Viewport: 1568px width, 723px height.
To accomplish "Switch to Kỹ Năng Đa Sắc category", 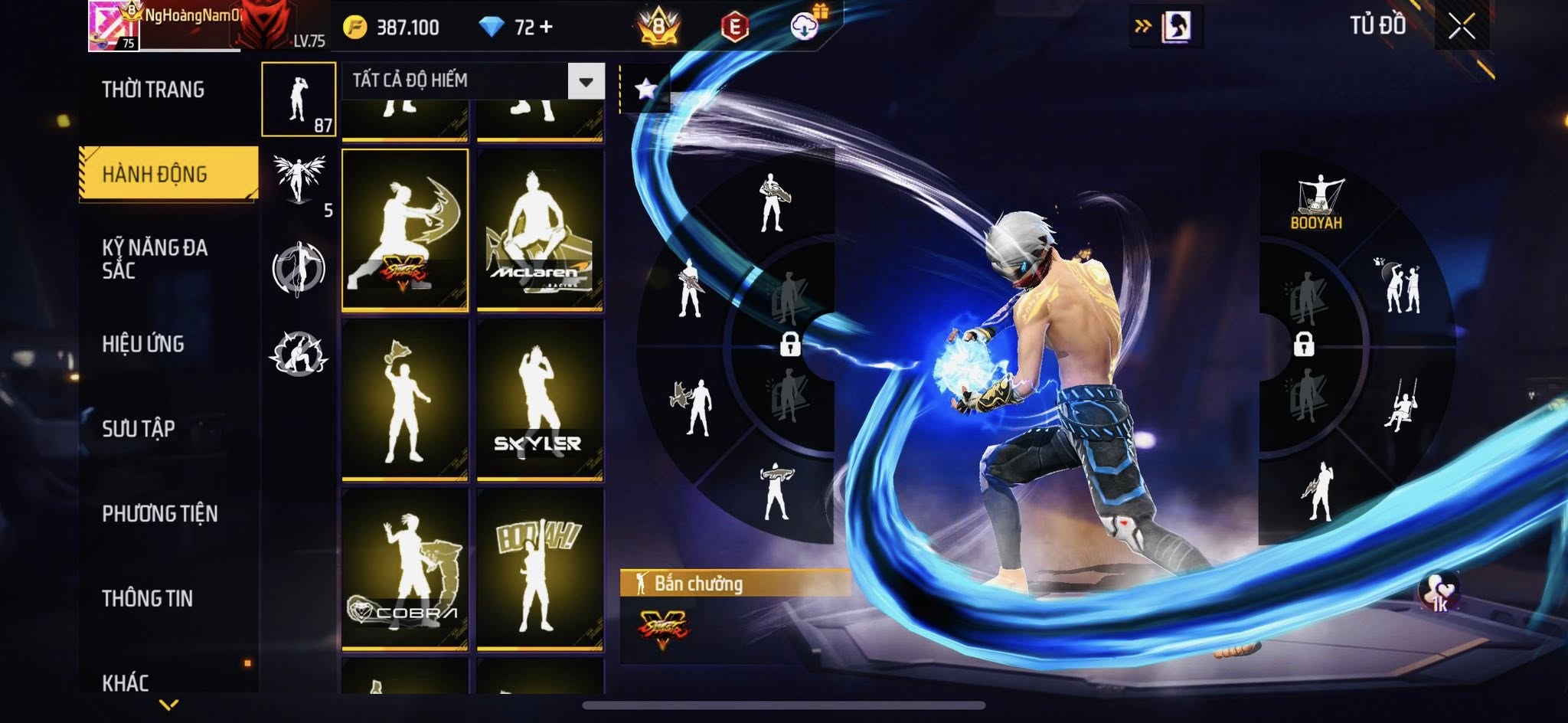I will coord(155,258).
